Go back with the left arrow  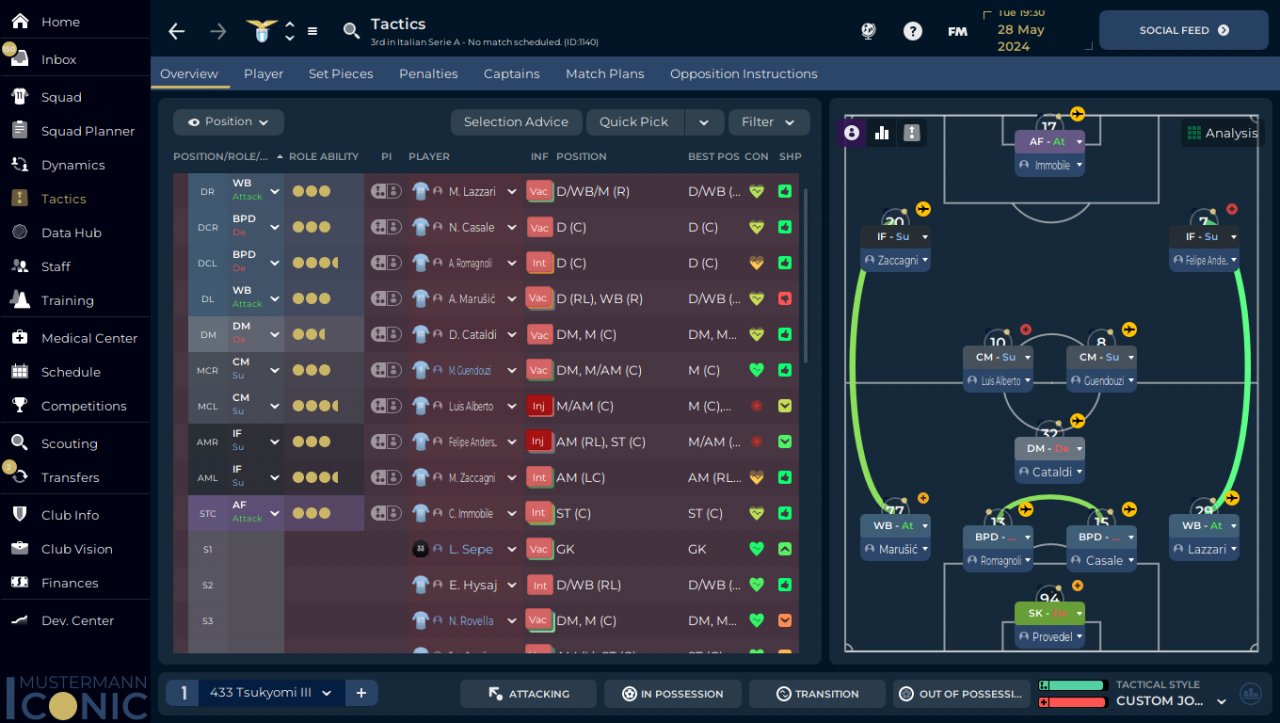tap(177, 31)
